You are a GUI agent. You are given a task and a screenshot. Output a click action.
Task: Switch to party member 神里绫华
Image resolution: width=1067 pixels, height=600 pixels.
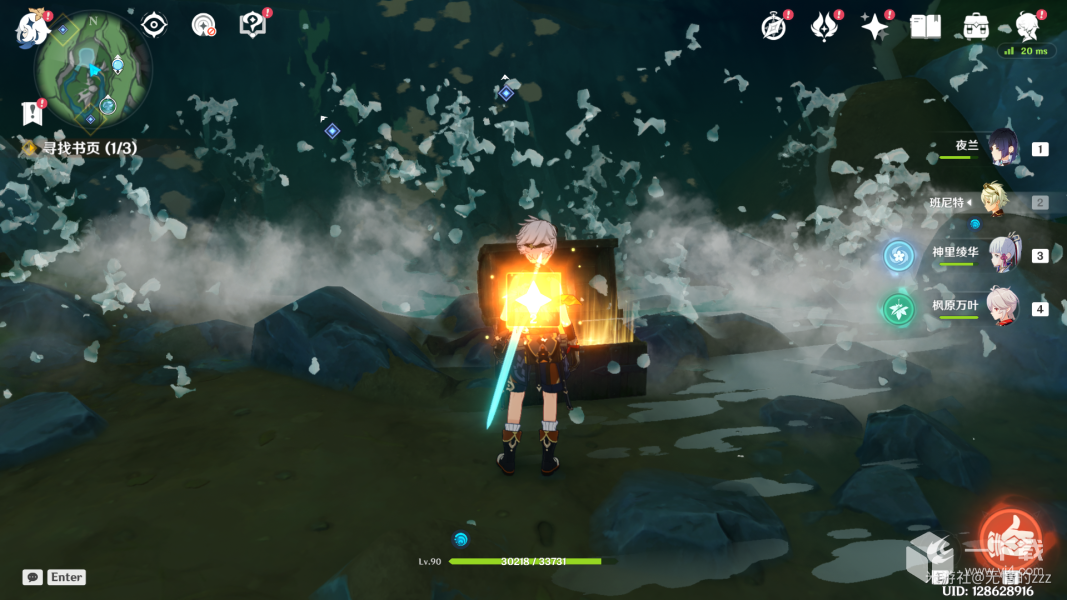pyautogui.click(x=1002, y=255)
